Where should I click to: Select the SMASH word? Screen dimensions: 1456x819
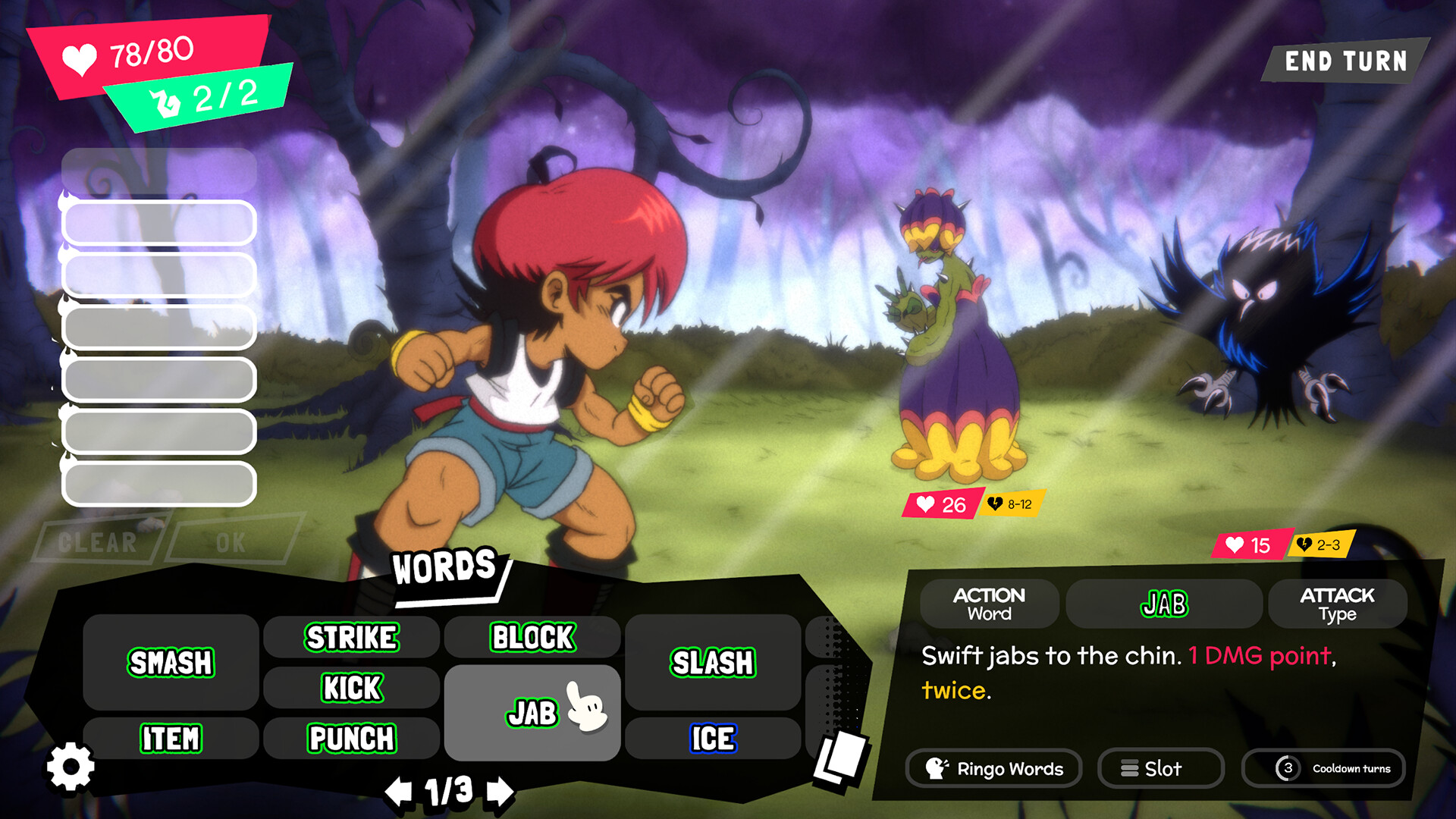pos(171,663)
